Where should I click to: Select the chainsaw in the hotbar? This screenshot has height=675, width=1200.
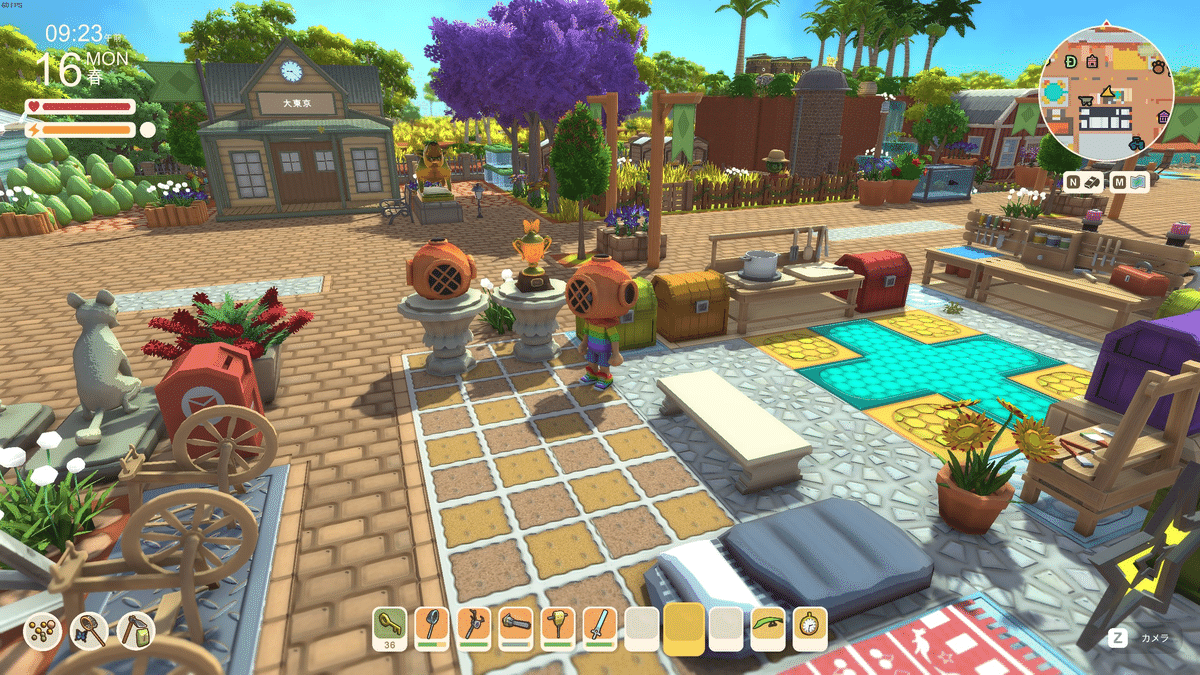click(x=515, y=626)
